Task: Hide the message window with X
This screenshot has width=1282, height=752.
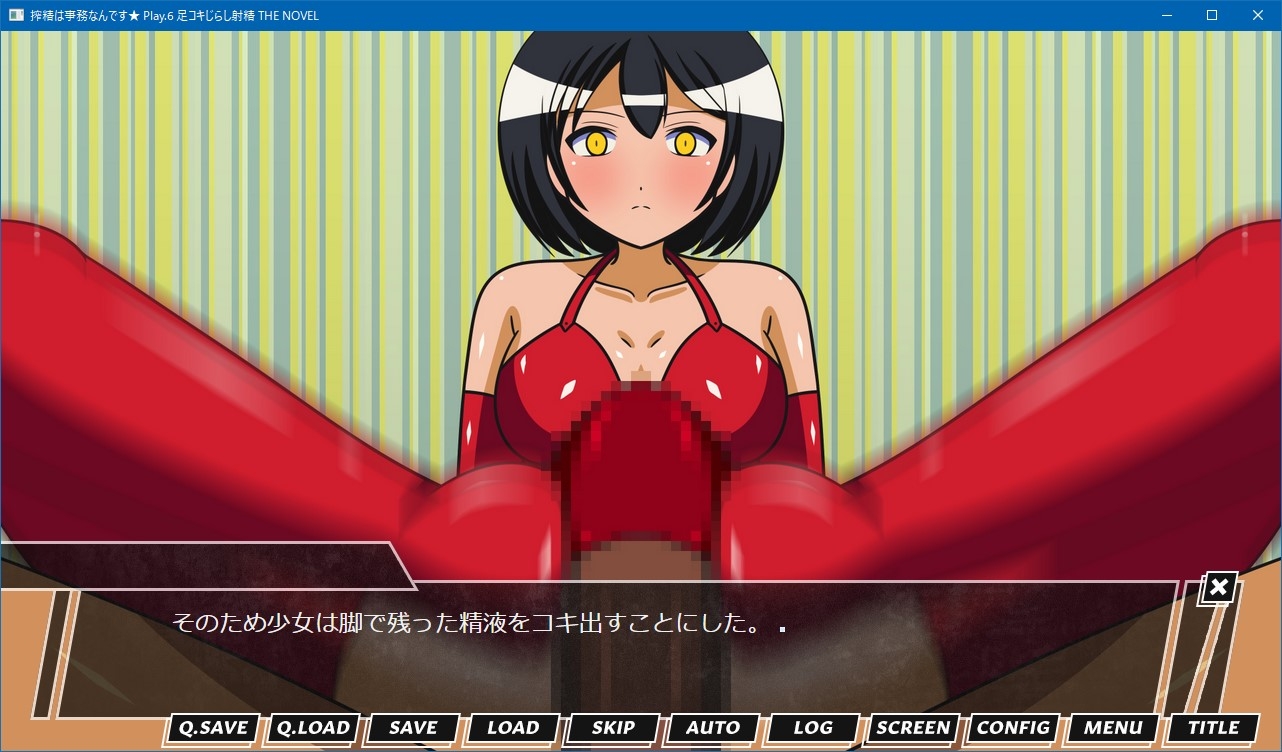Action: [1218, 588]
